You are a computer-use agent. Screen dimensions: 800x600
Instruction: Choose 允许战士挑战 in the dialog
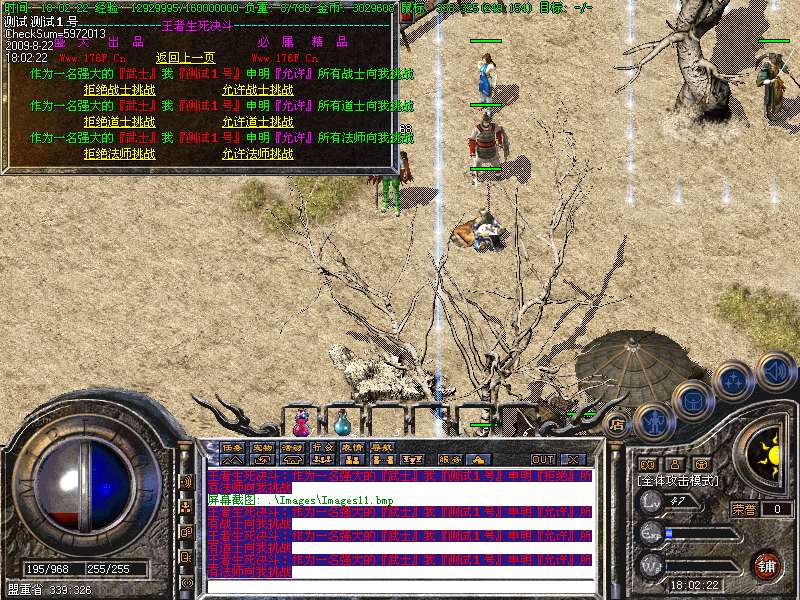[257, 89]
